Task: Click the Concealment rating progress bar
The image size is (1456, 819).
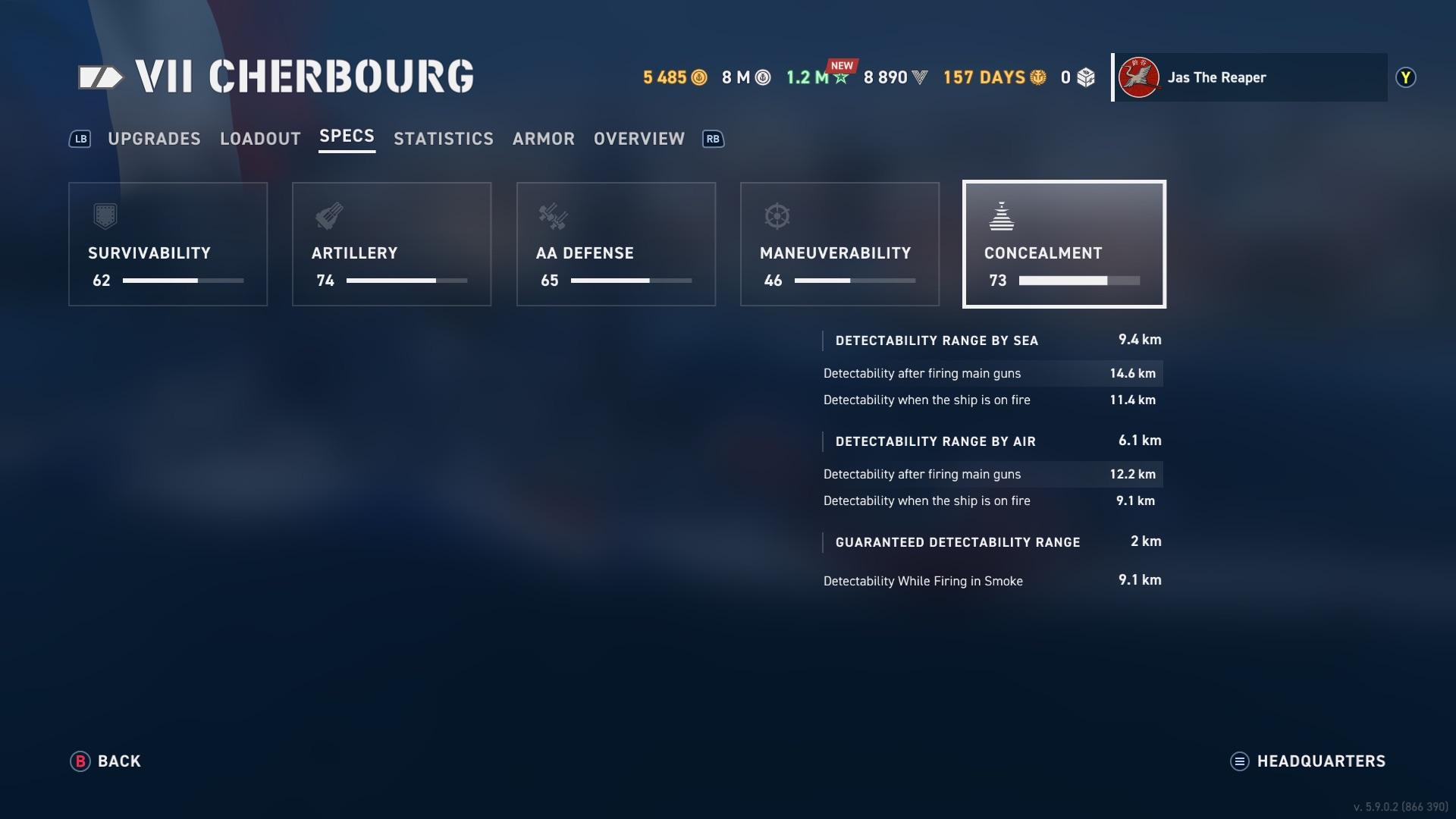Action: coord(1075,281)
